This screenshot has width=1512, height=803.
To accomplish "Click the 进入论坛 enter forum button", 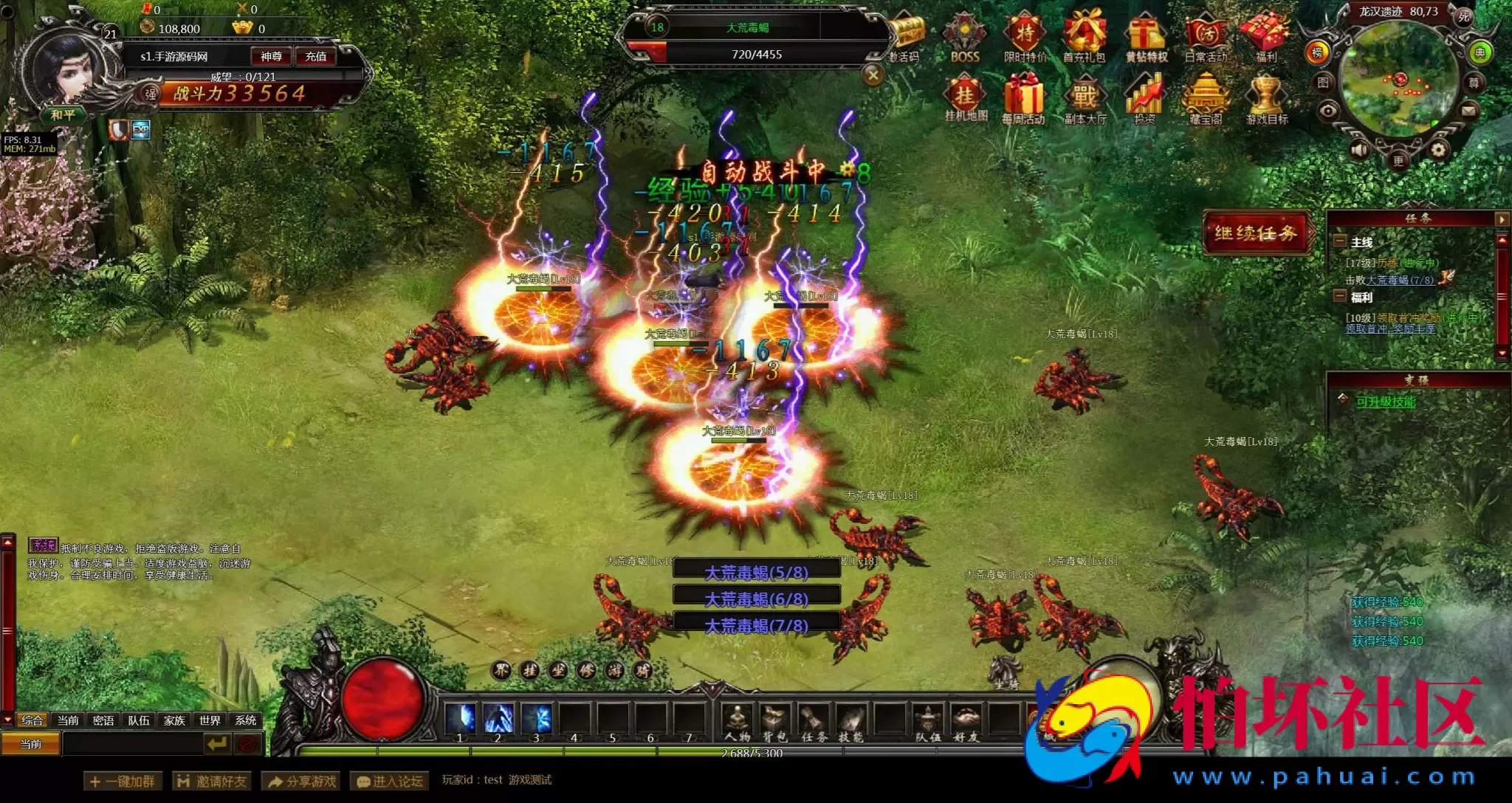I will coord(389,781).
